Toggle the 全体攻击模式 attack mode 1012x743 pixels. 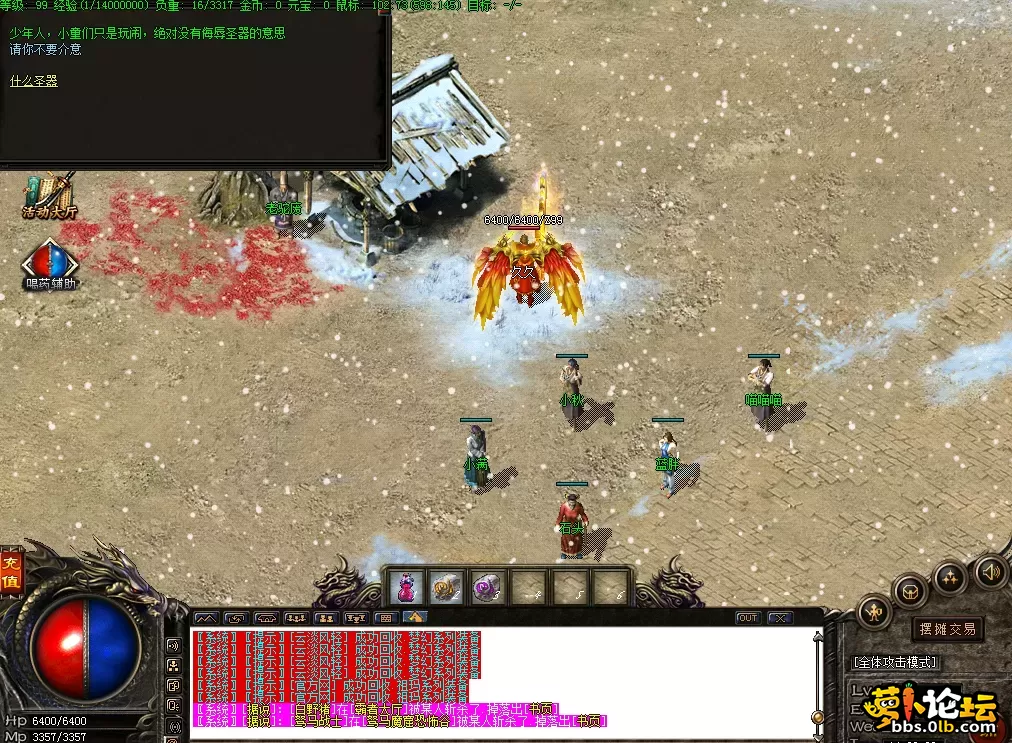point(895,662)
